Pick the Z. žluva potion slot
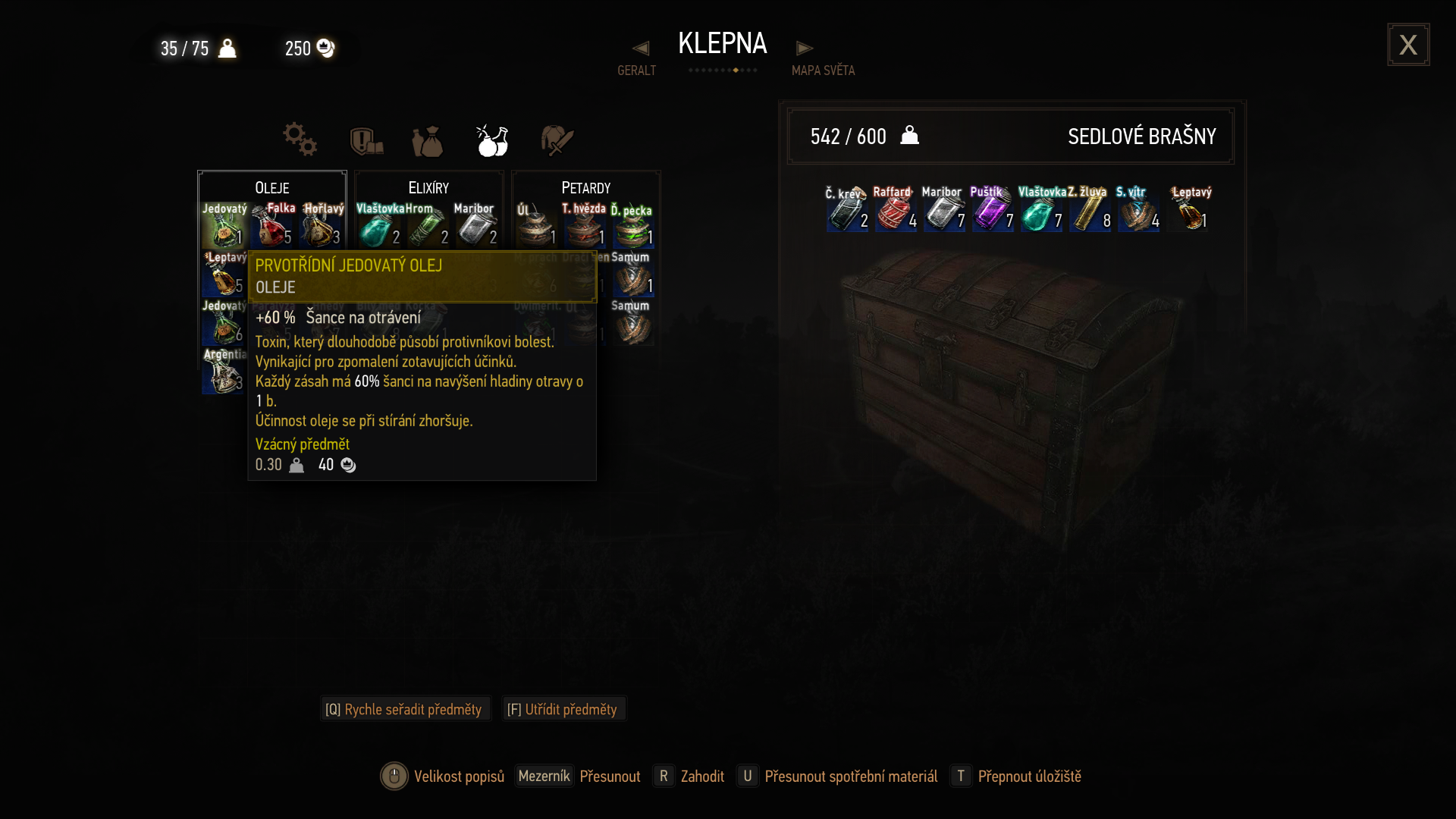Viewport: 1456px width, 819px height. click(x=1090, y=210)
